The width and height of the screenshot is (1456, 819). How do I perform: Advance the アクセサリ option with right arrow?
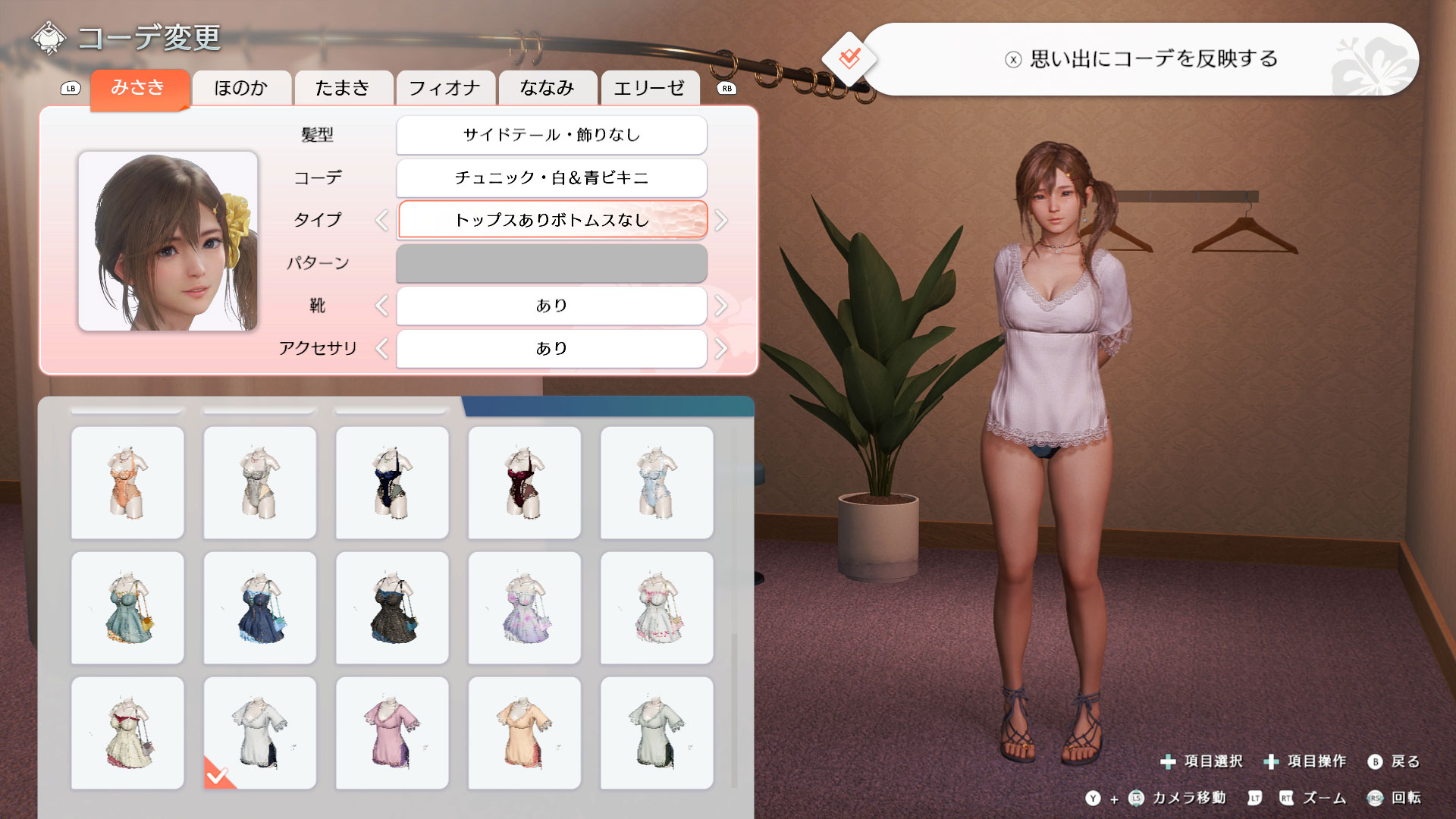tap(721, 349)
